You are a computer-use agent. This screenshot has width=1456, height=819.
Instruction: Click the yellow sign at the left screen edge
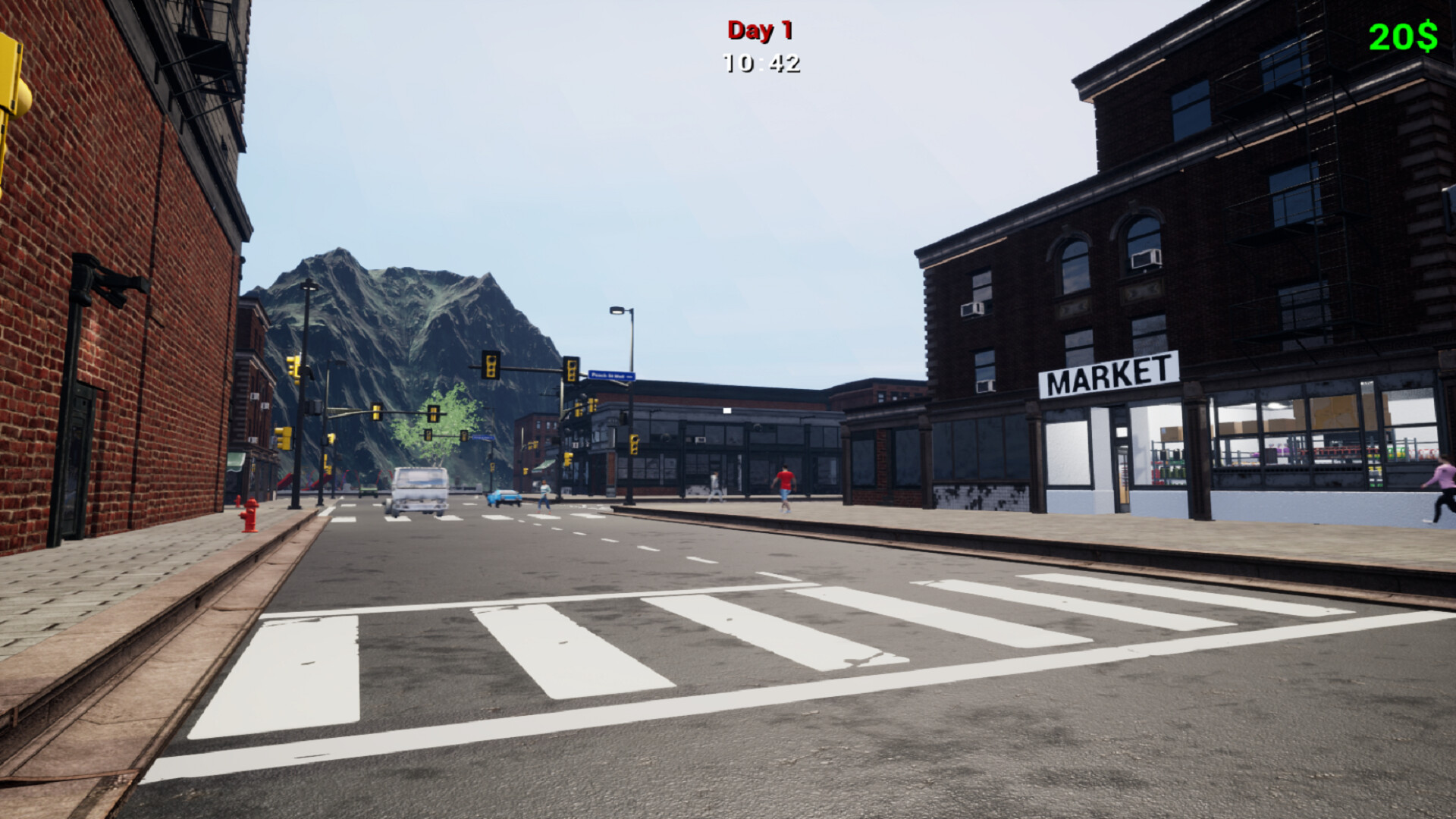pyautogui.click(x=9, y=68)
